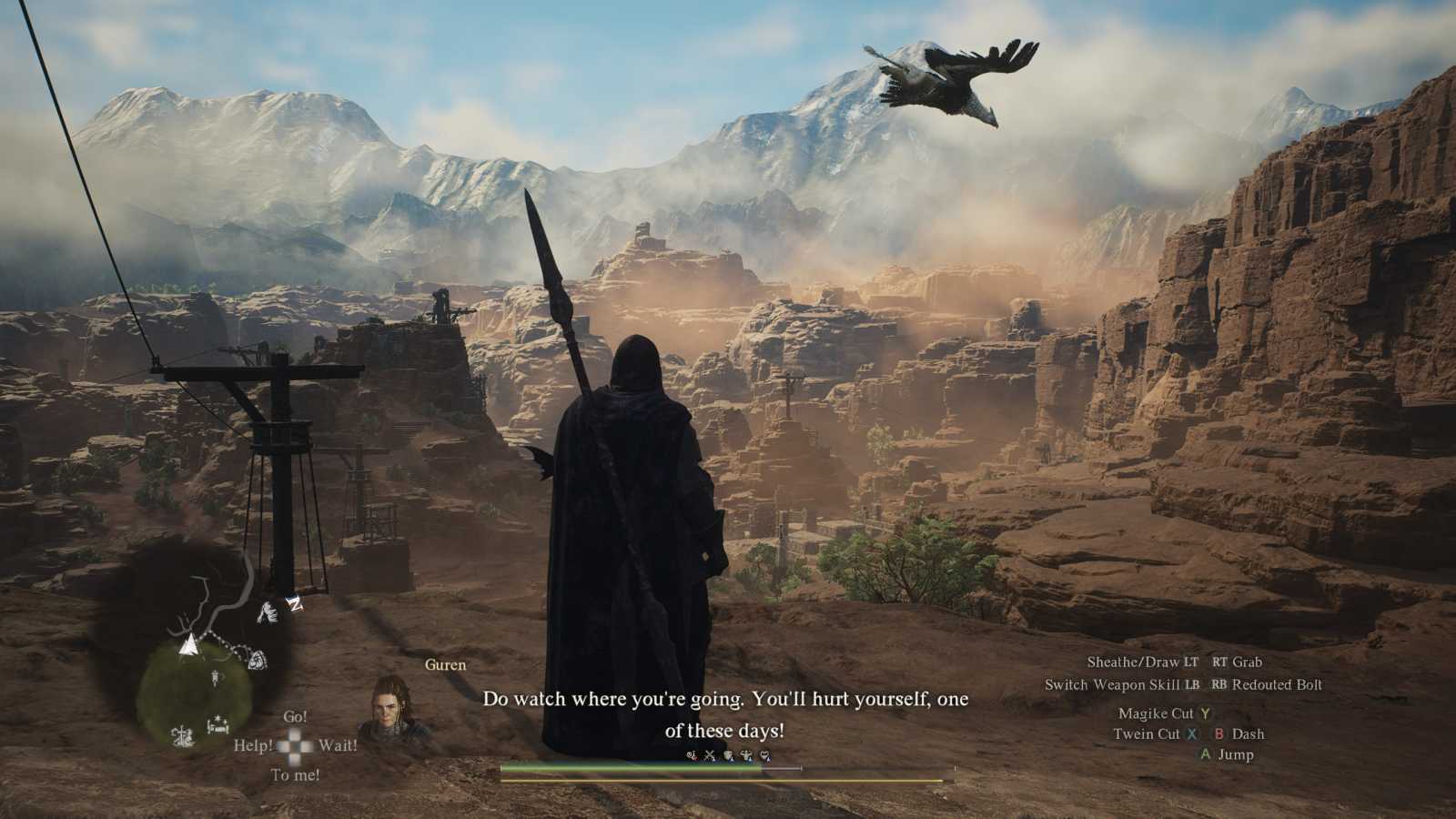Select the crossed swords equipment icon

[710, 756]
